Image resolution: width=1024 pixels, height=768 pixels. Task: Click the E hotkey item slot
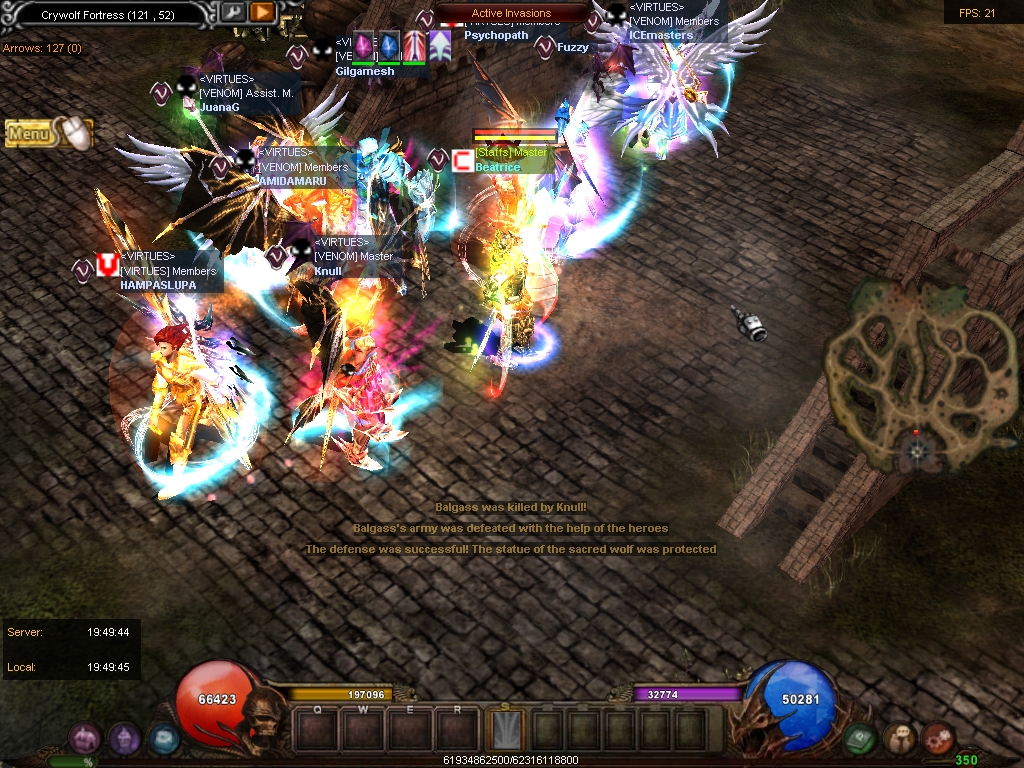pos(410,730)
